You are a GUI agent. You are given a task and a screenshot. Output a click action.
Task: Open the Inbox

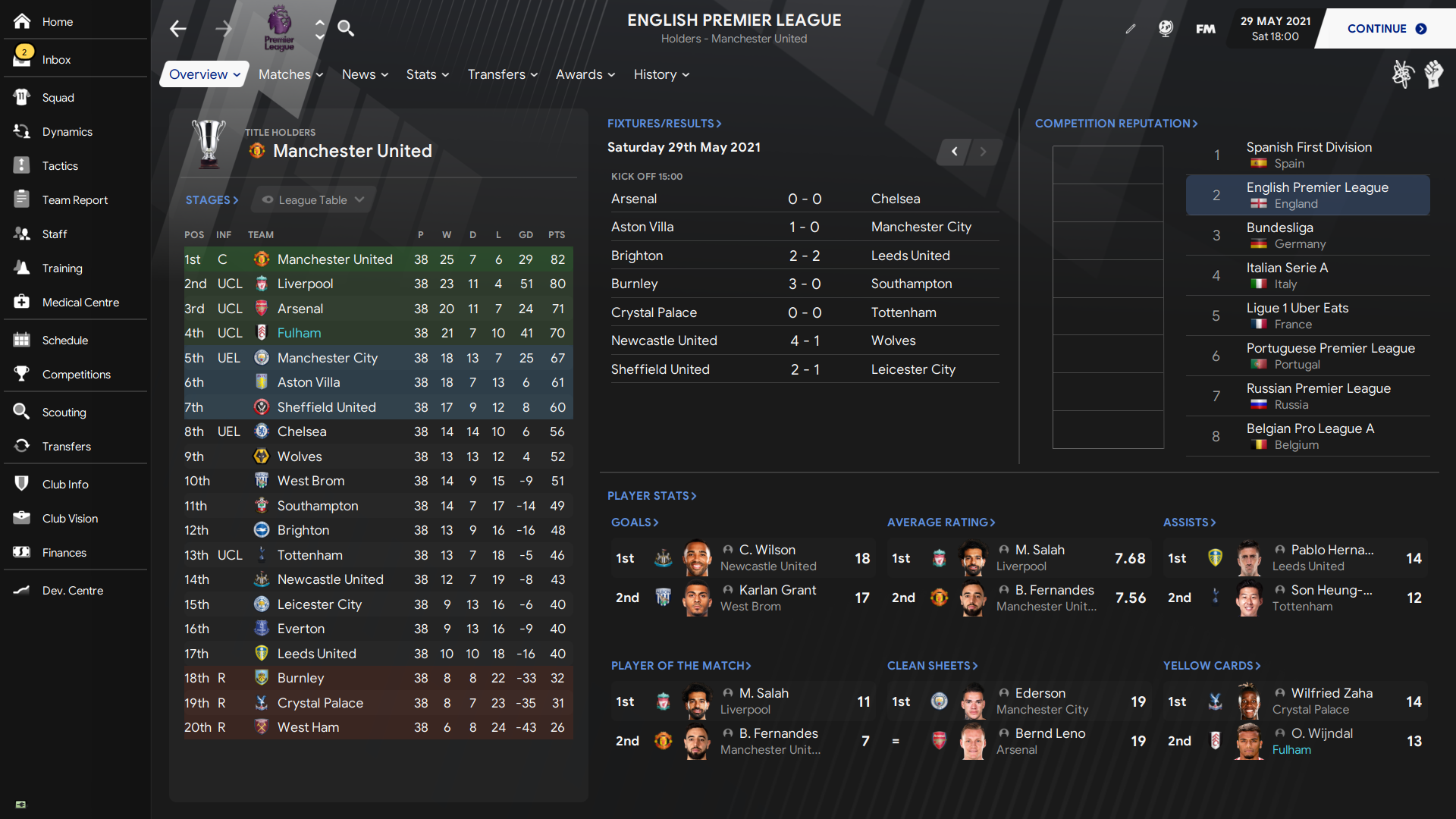tap(56, 60)
